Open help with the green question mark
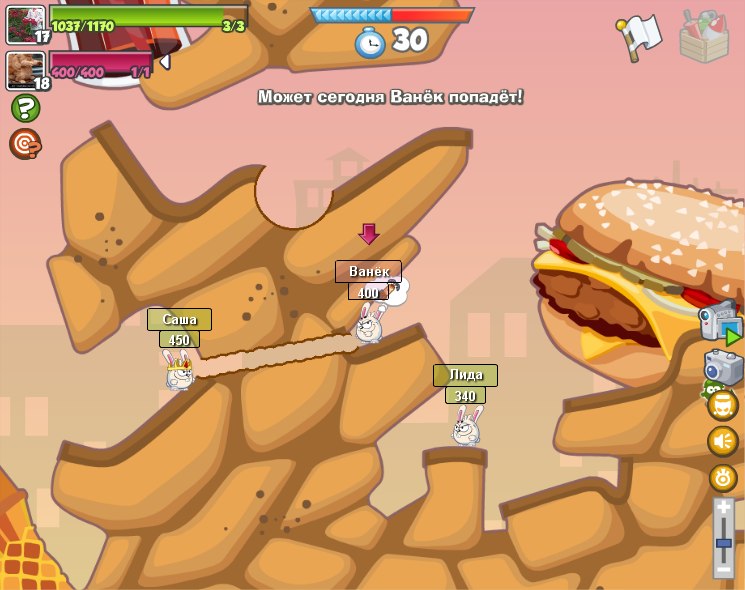Viewport: 745px width, 590px height. pos(25,108)
